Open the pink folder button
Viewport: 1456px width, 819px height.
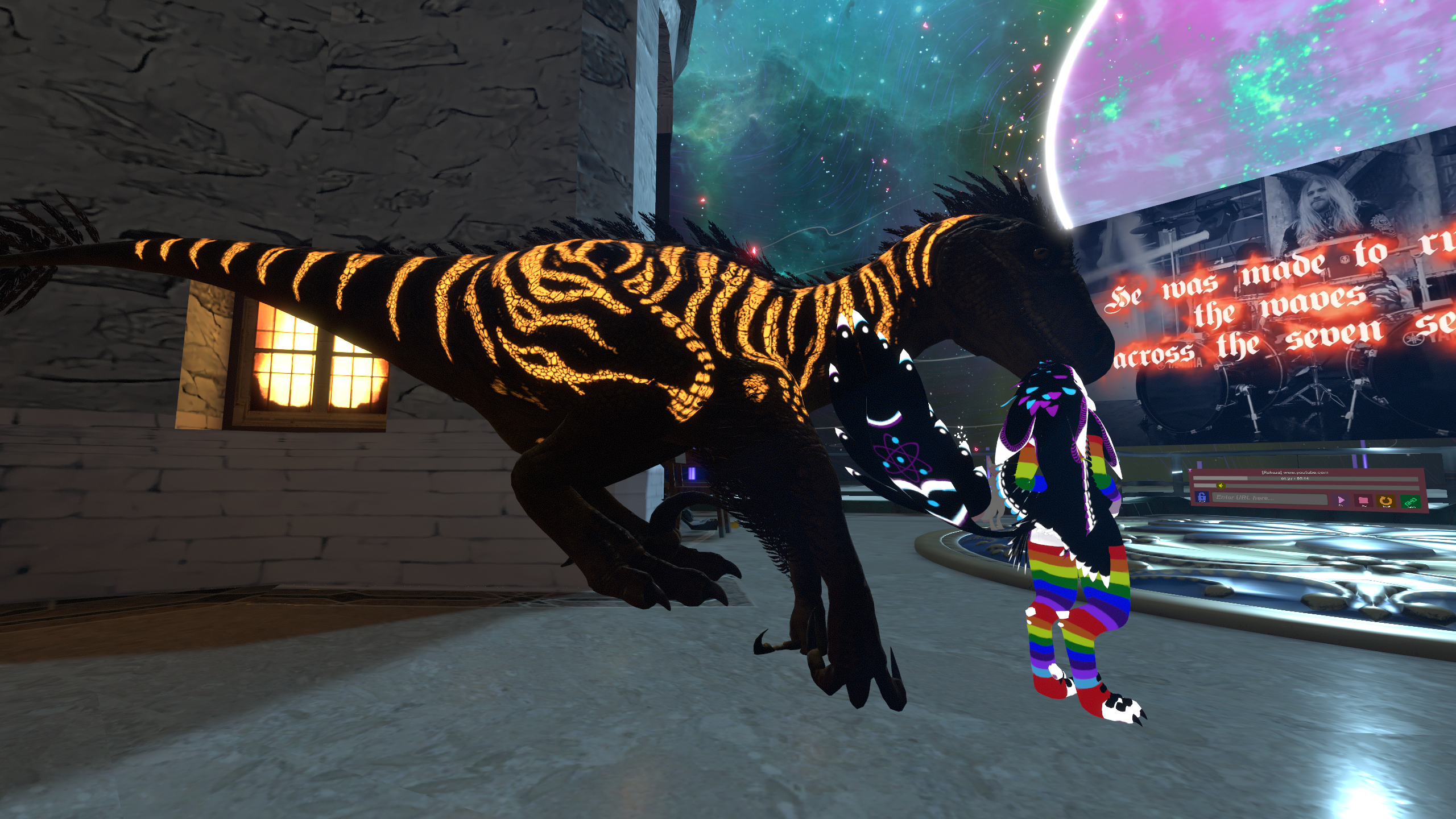tap(1363, 501)
